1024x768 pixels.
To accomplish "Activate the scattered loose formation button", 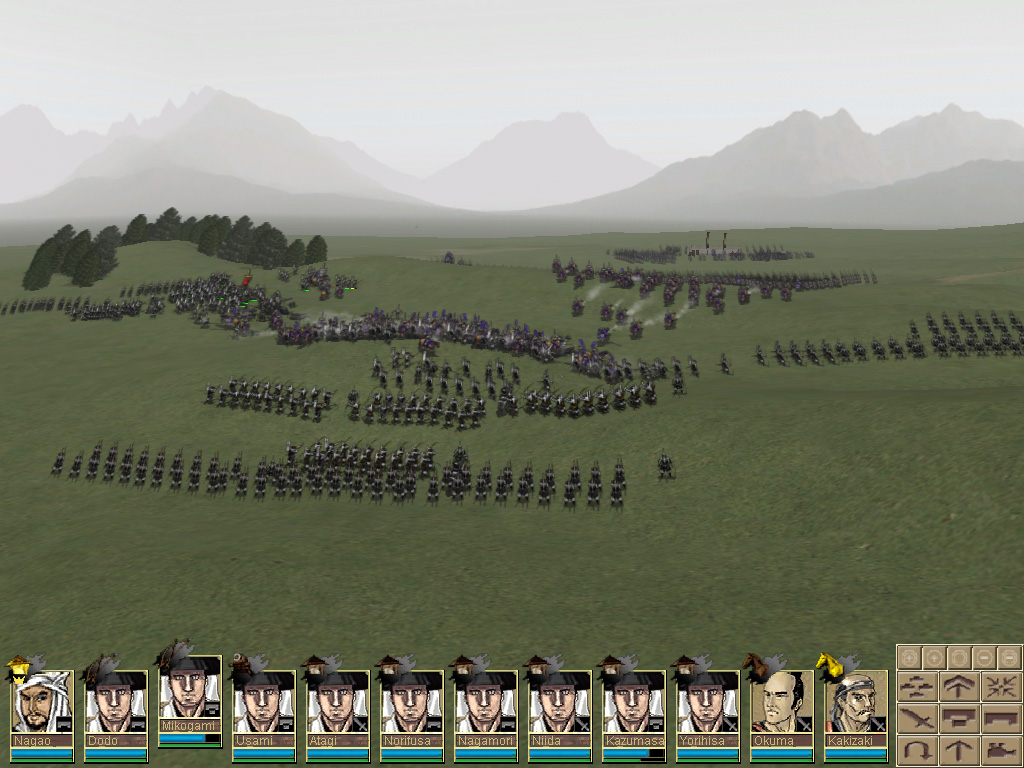I will [x=918, y=687].
